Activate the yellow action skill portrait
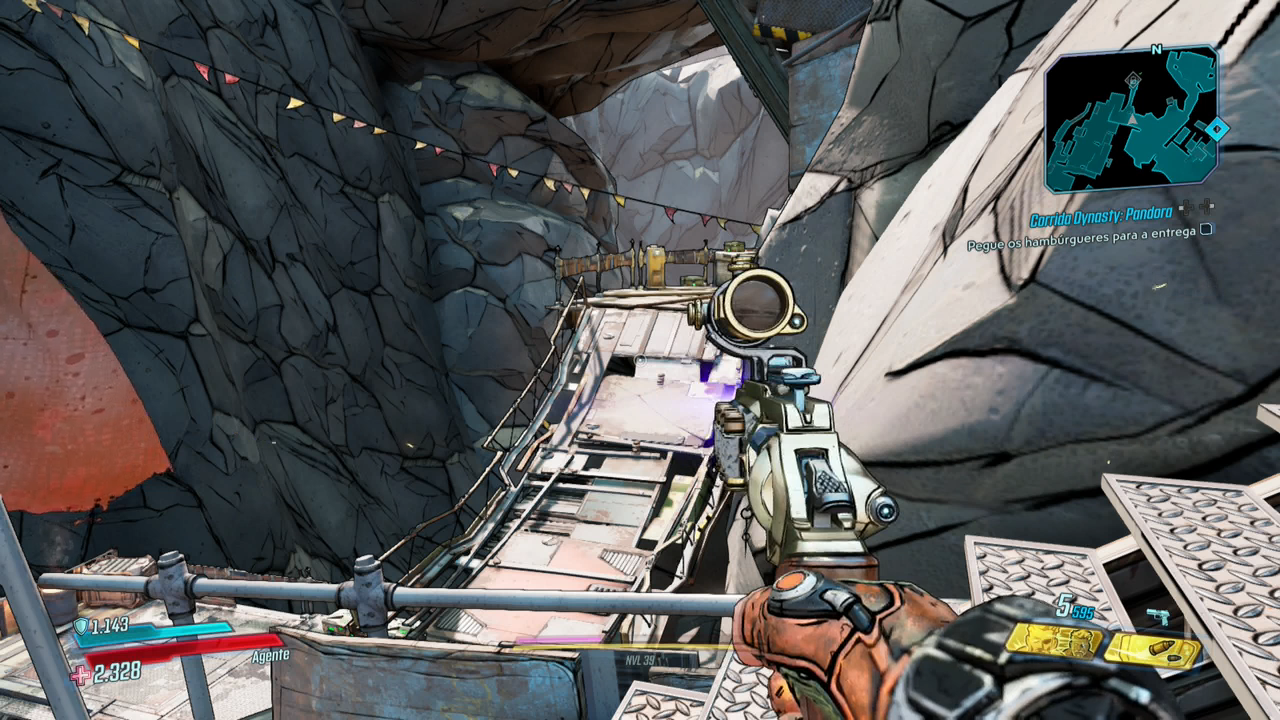The height and width of the screenshot is (720, 1280). tap(1053, 640)
